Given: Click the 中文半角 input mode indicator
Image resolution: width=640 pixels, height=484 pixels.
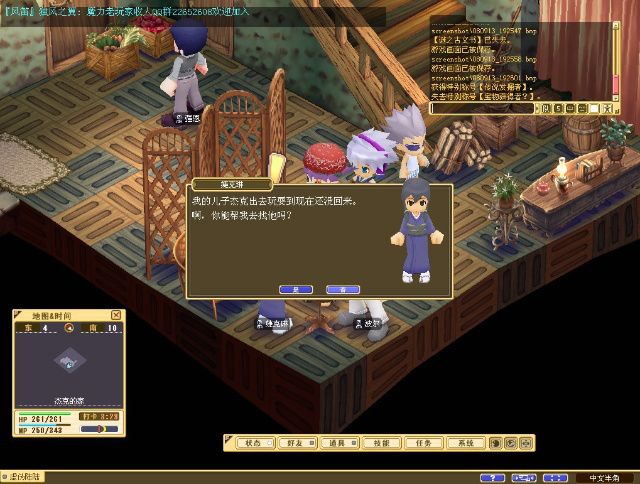Looking at the screenshot, I should [605, 477].
